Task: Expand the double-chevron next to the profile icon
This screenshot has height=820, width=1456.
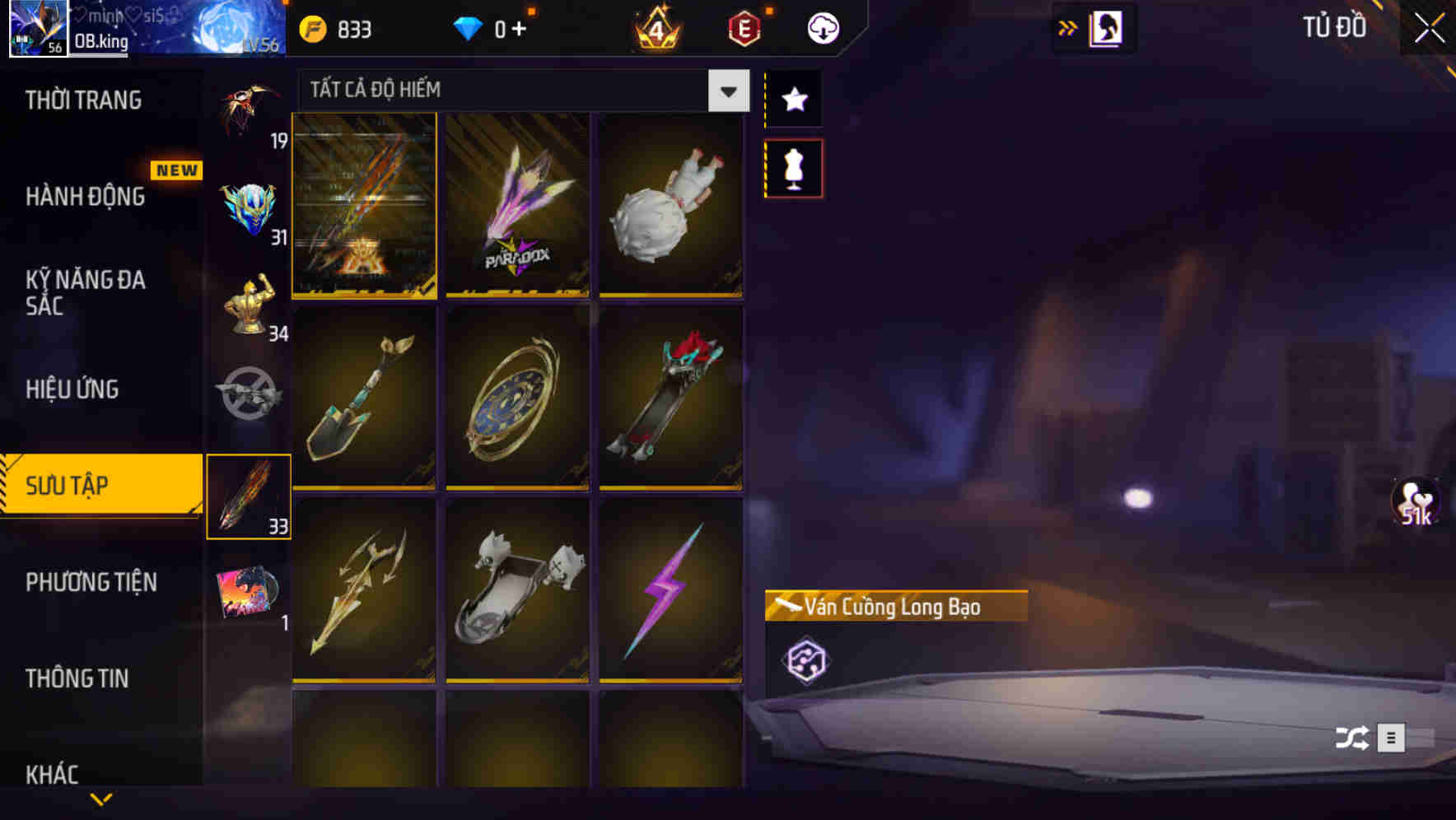Action: pos(1068,26)
